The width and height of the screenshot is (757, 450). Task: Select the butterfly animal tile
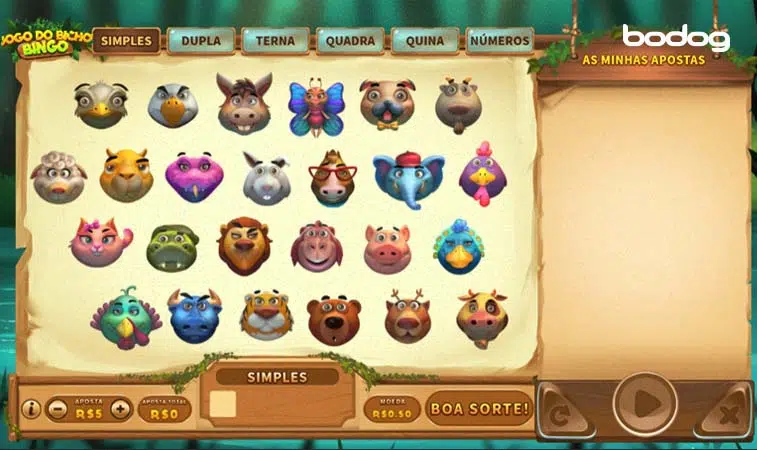316,106
